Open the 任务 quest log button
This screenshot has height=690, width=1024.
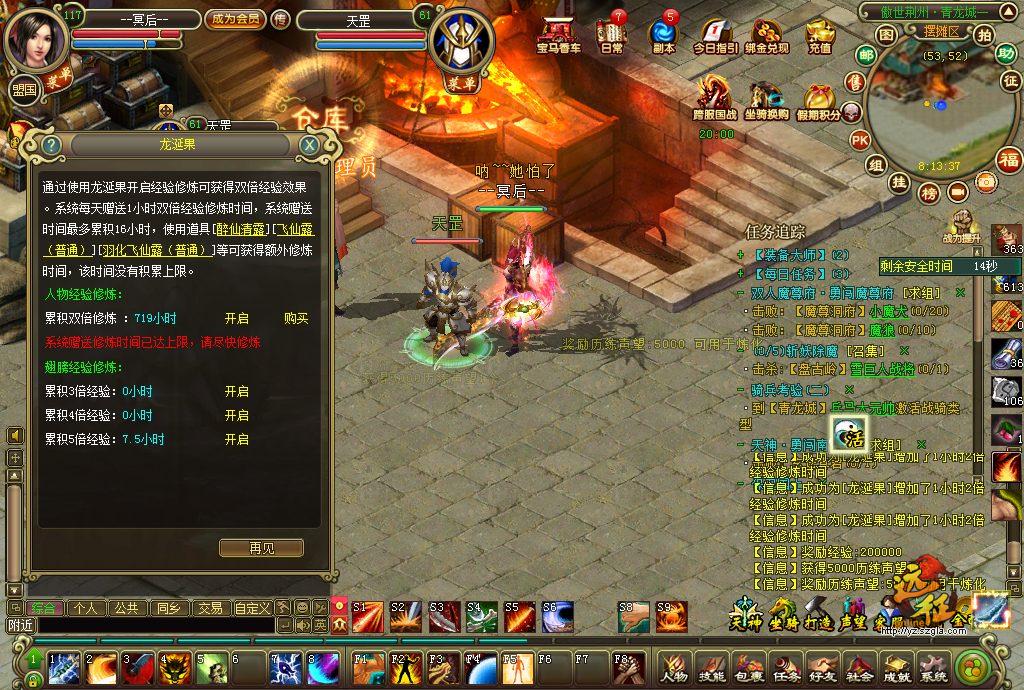pos(787,667)
